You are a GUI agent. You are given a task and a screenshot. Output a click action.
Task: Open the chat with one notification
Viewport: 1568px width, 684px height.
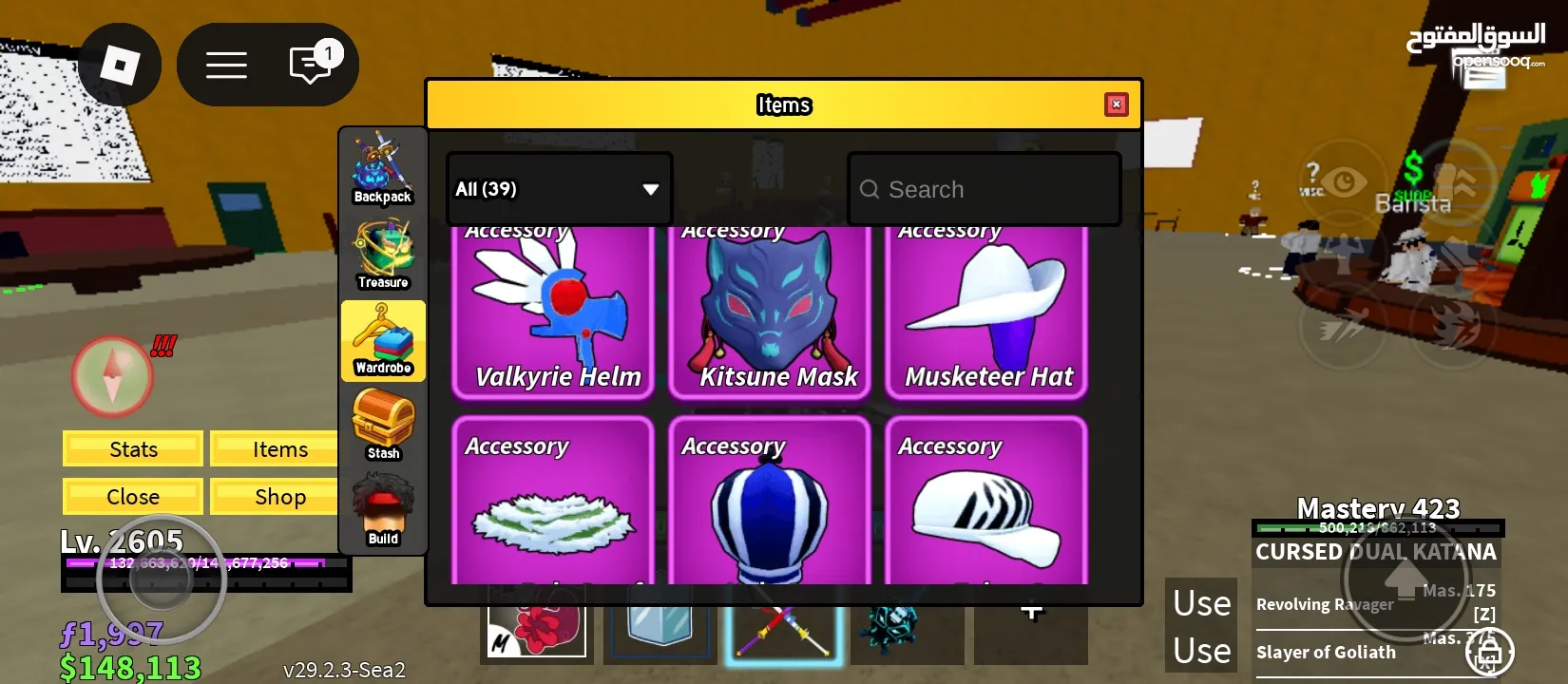click(311, 65)
